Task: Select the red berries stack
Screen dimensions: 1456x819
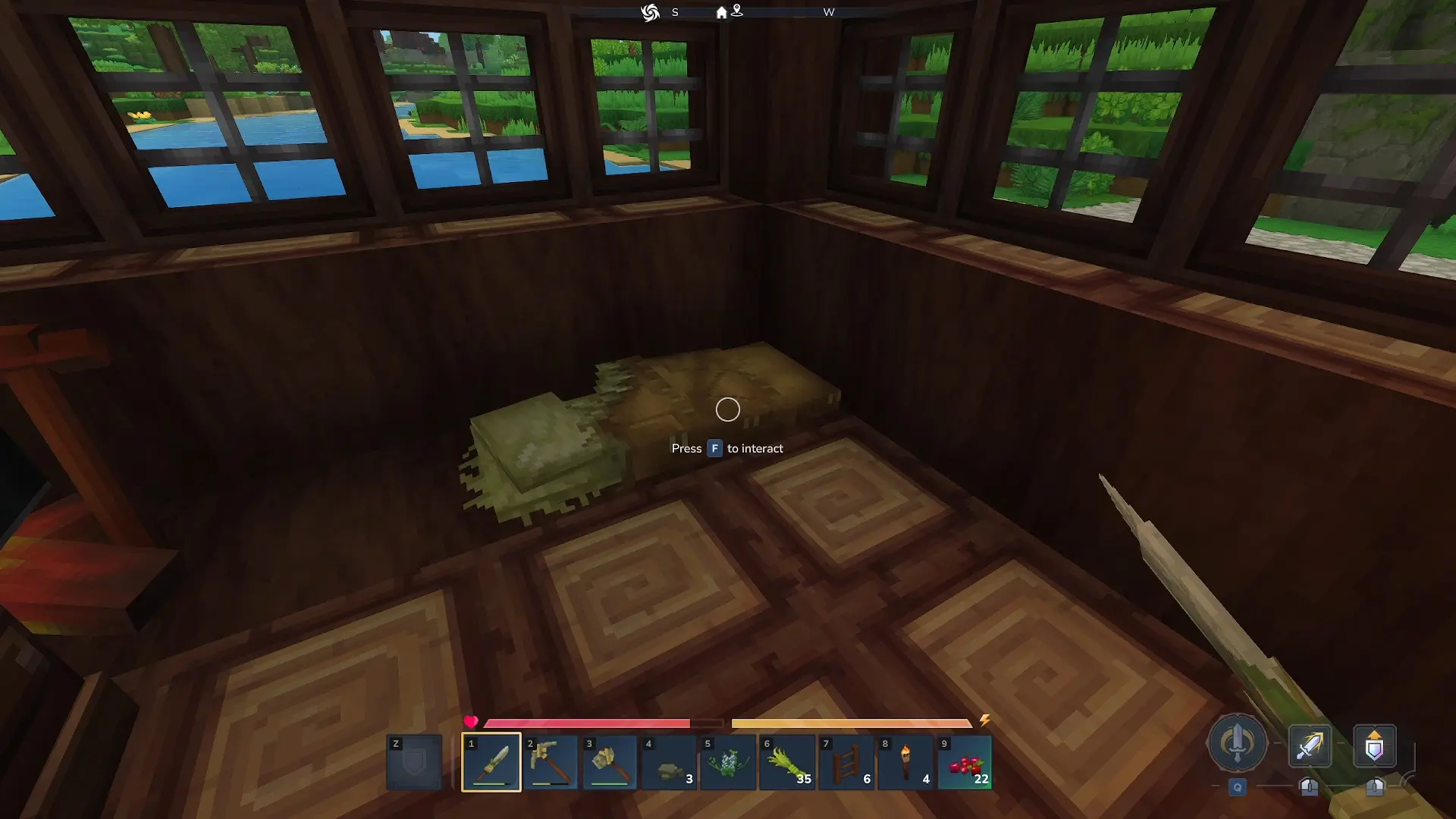Action: point(964,761)
